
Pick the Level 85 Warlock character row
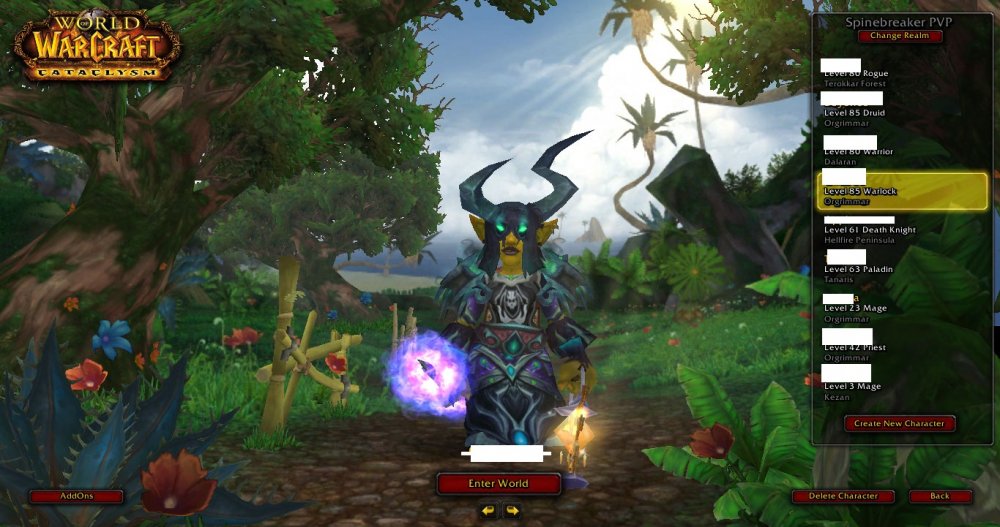[x=900, y=190]
